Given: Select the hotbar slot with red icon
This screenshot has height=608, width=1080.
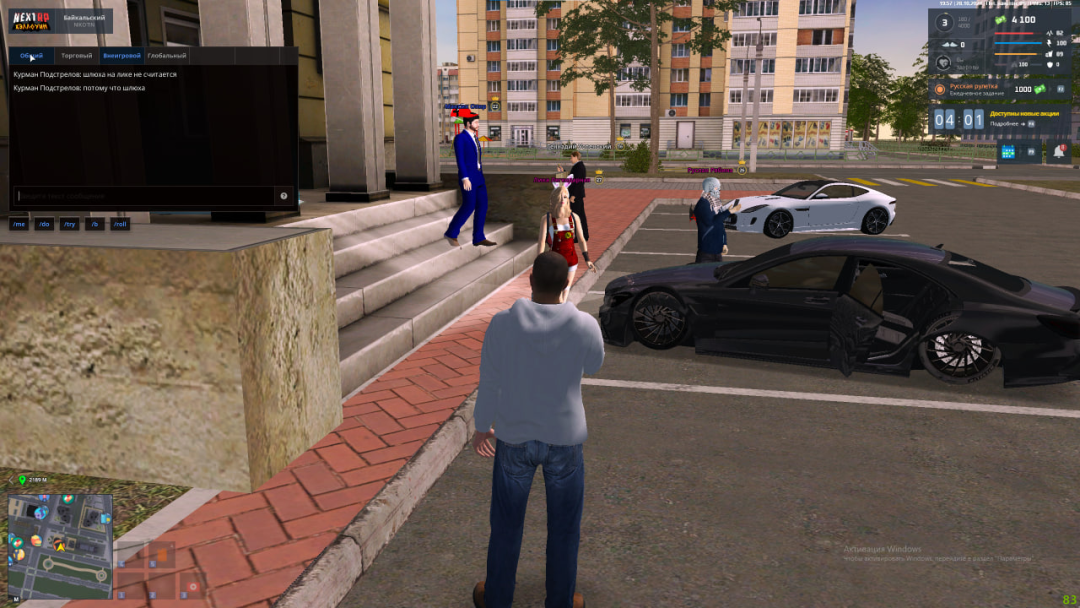Looking at the screenshot, I should 193,586.
